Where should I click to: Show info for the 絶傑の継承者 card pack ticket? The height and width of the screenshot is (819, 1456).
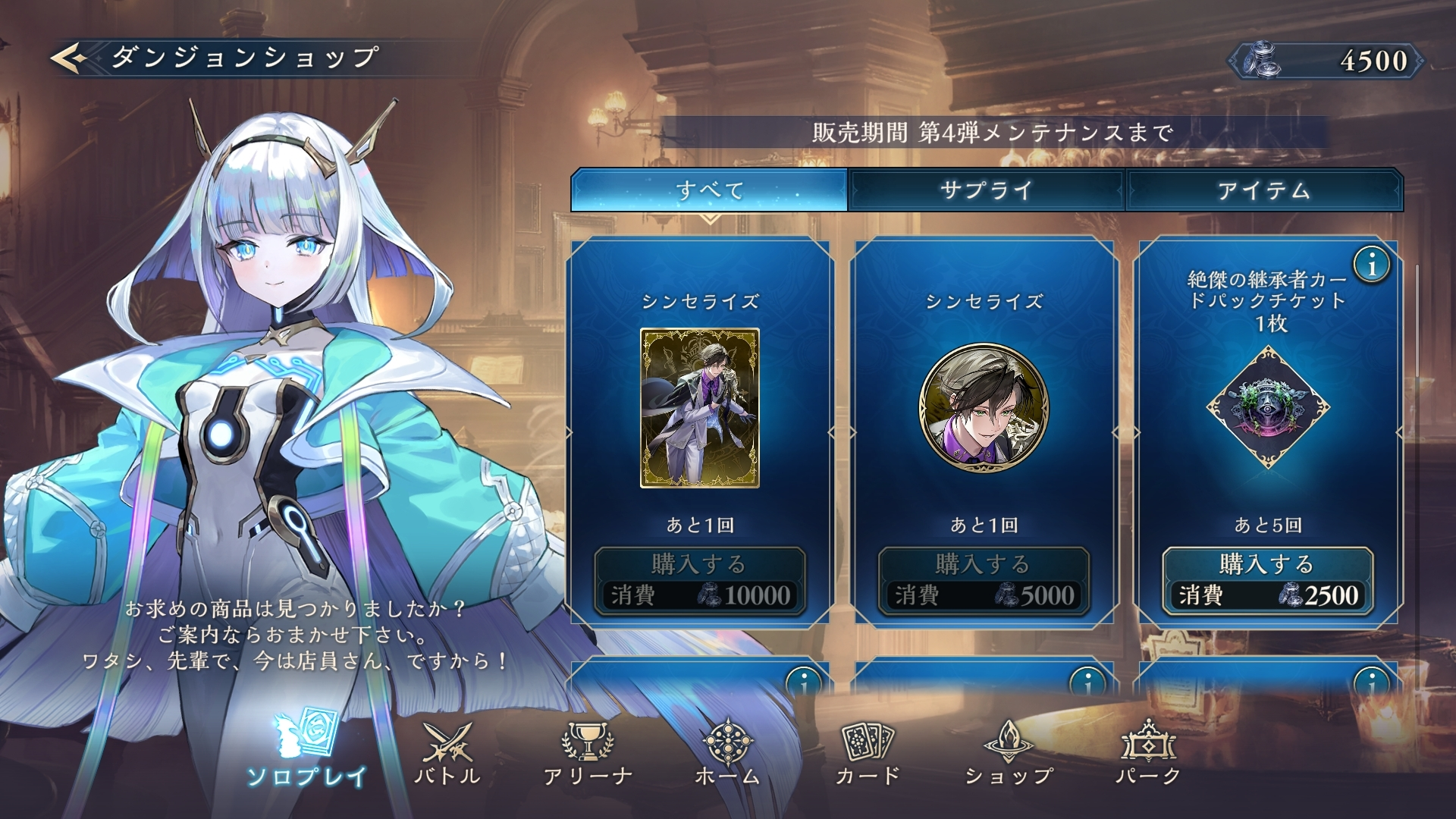1372,265
